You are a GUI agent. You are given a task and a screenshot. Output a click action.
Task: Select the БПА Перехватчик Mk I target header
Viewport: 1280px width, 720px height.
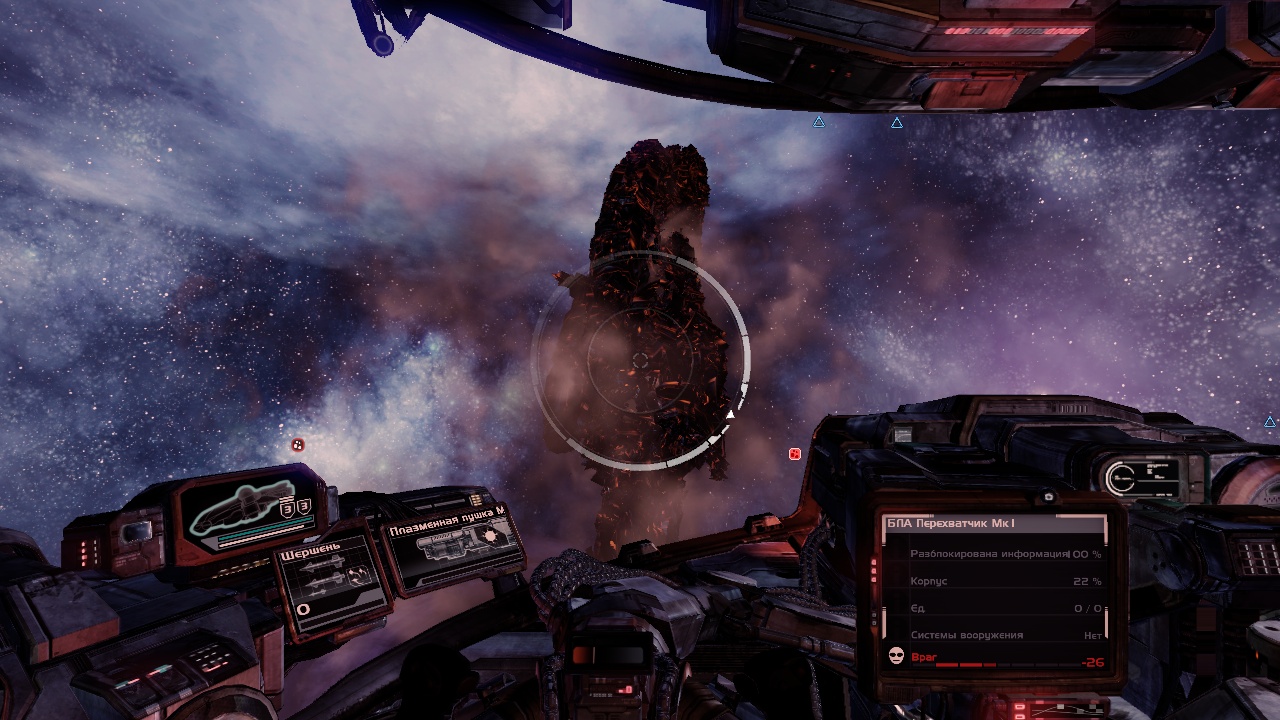(x=993, y=524)
